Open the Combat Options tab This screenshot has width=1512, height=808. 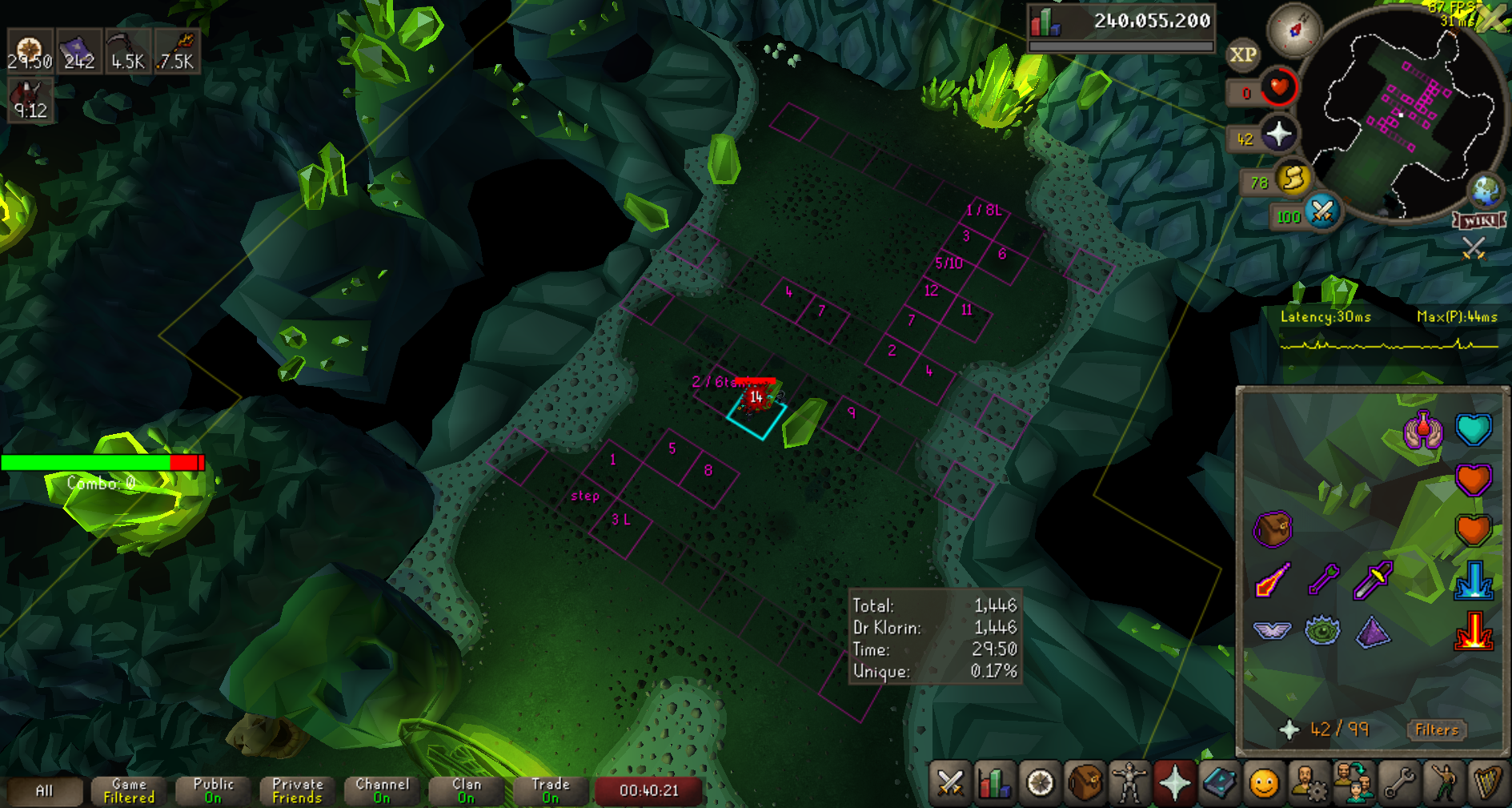(950, 782)
